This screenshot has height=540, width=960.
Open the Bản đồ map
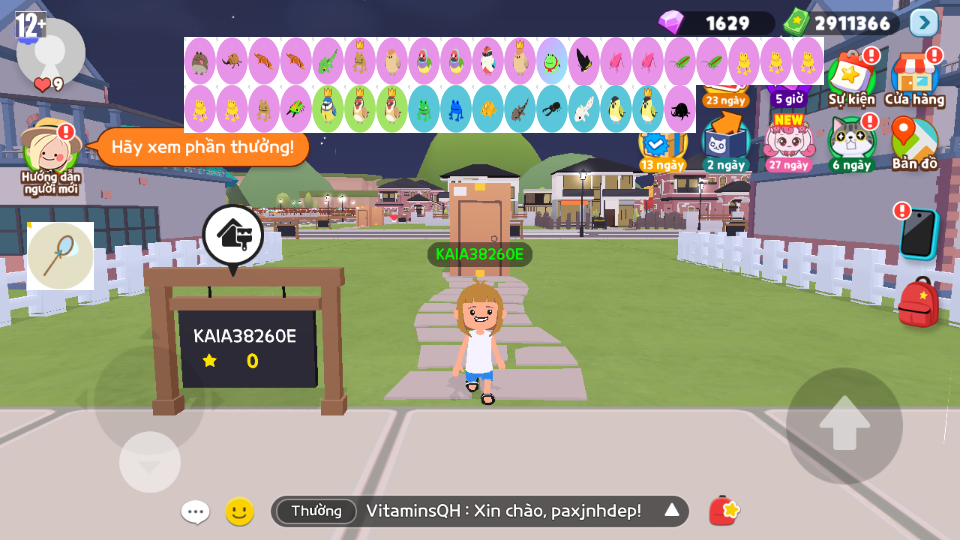tap(914, 142)
